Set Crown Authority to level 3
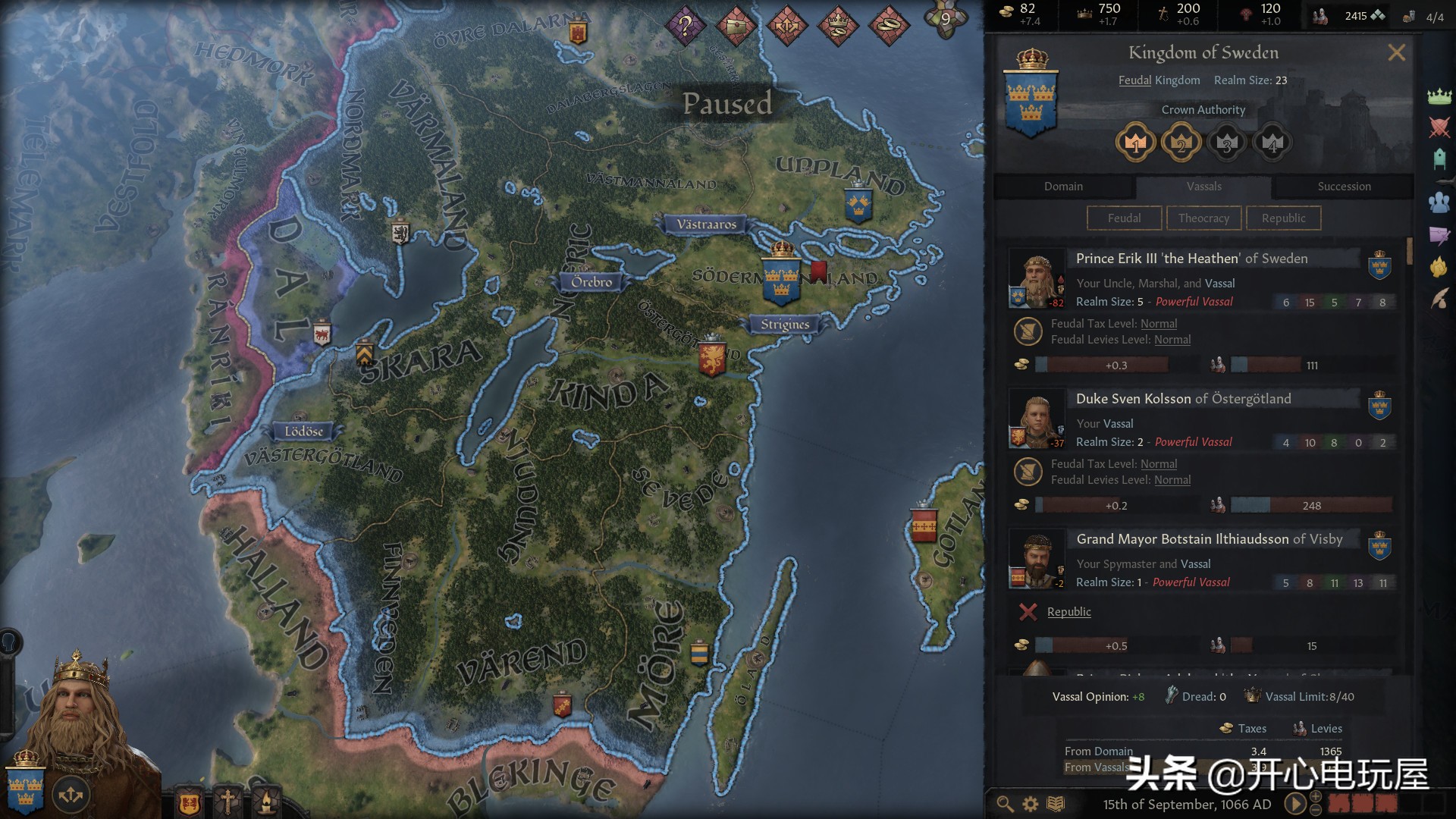 [1226, 143]
